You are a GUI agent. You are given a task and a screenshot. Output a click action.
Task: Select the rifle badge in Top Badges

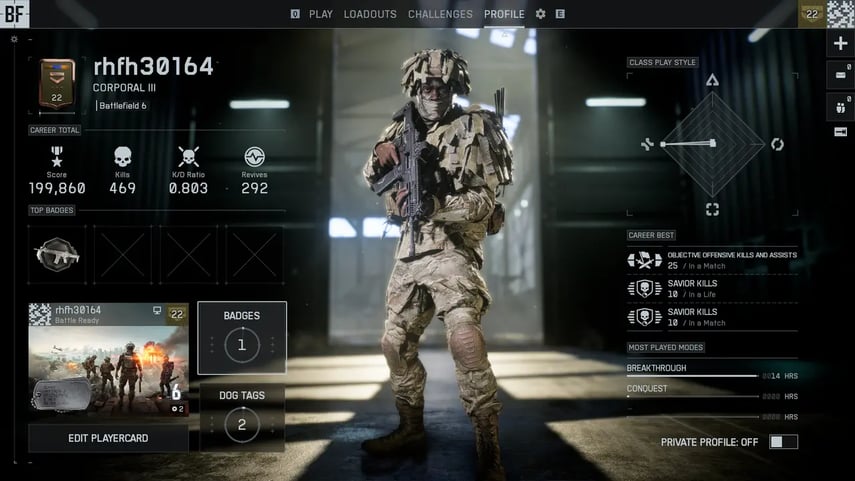pyautogui.click(x=57, y=254)
